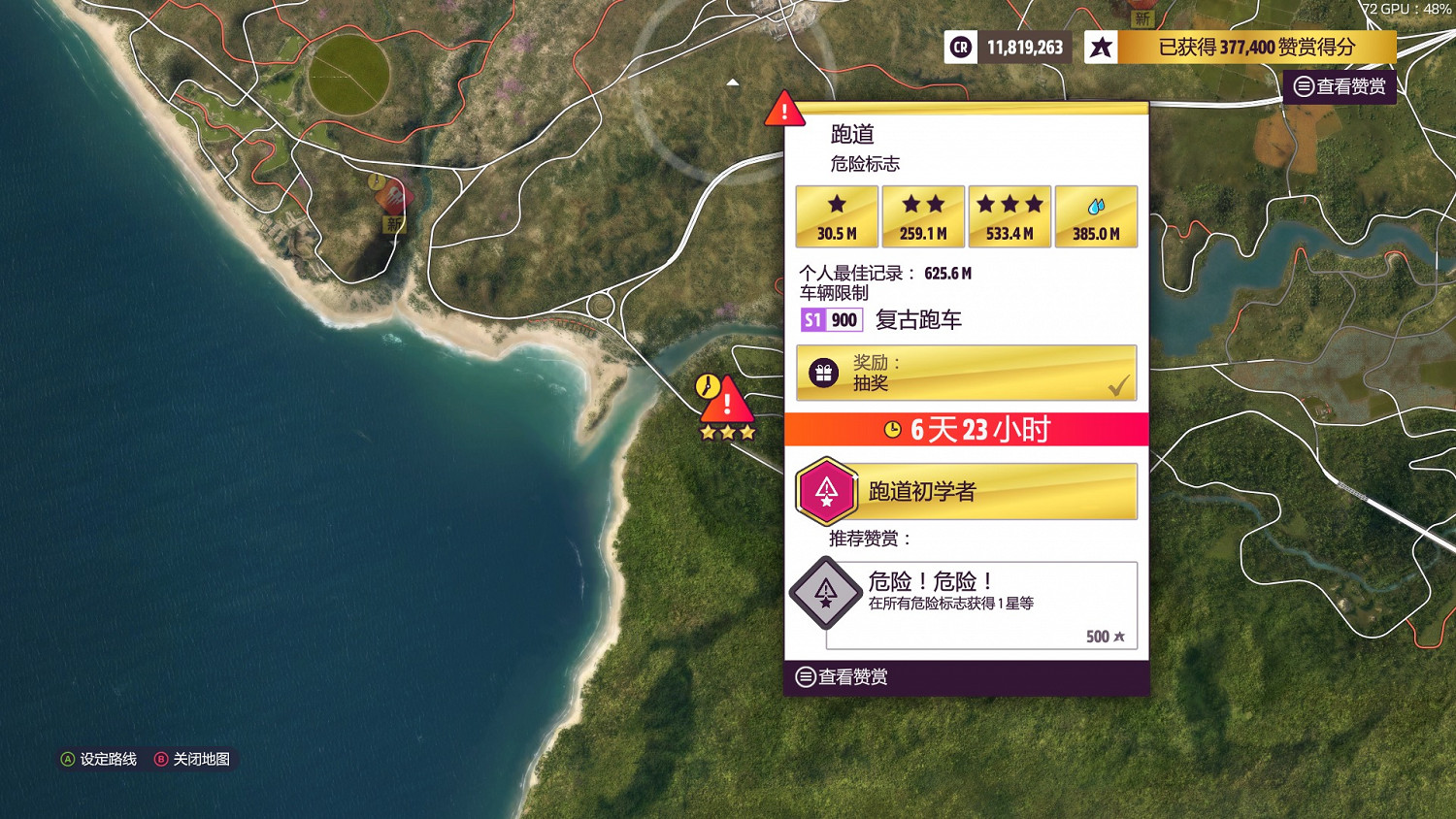Select the three-star 533.4 M tier badge
The height and width of the screenshot is (819, 1456).
[1009, 215]
